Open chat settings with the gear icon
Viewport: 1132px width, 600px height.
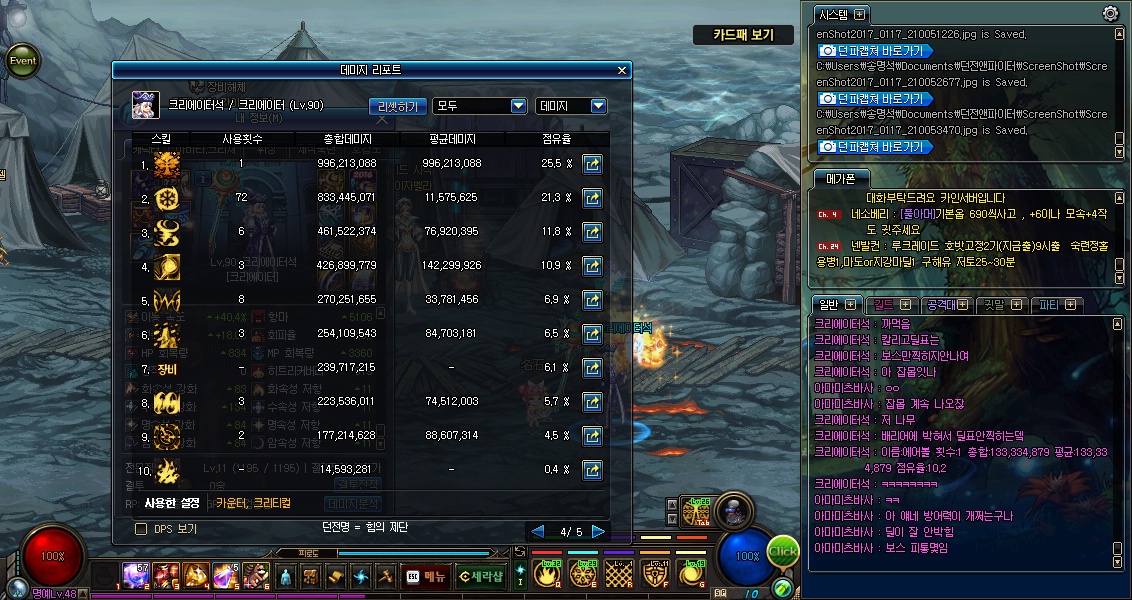[x=1110, y=13]
